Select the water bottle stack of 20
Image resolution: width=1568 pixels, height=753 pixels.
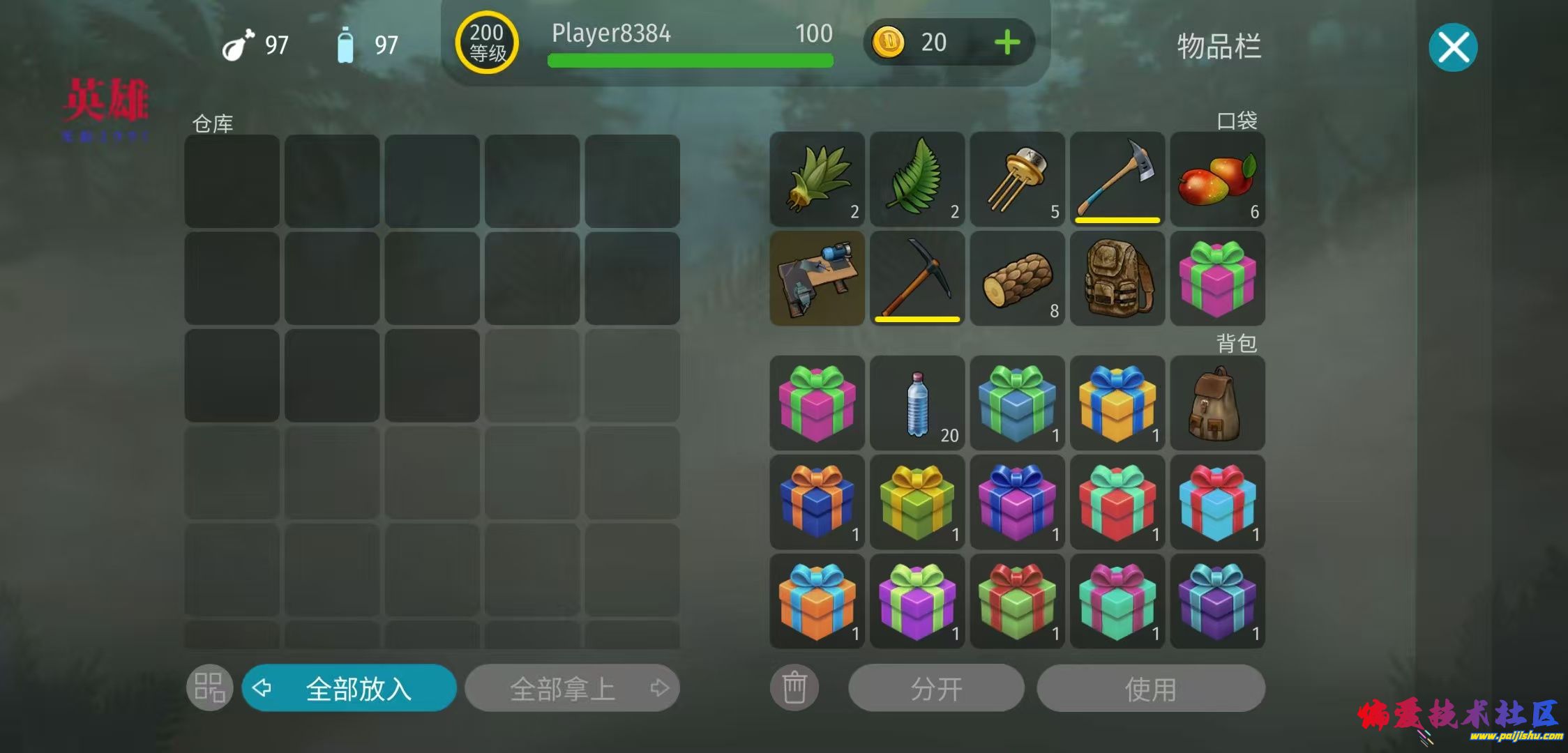click(x=917, y=403)
